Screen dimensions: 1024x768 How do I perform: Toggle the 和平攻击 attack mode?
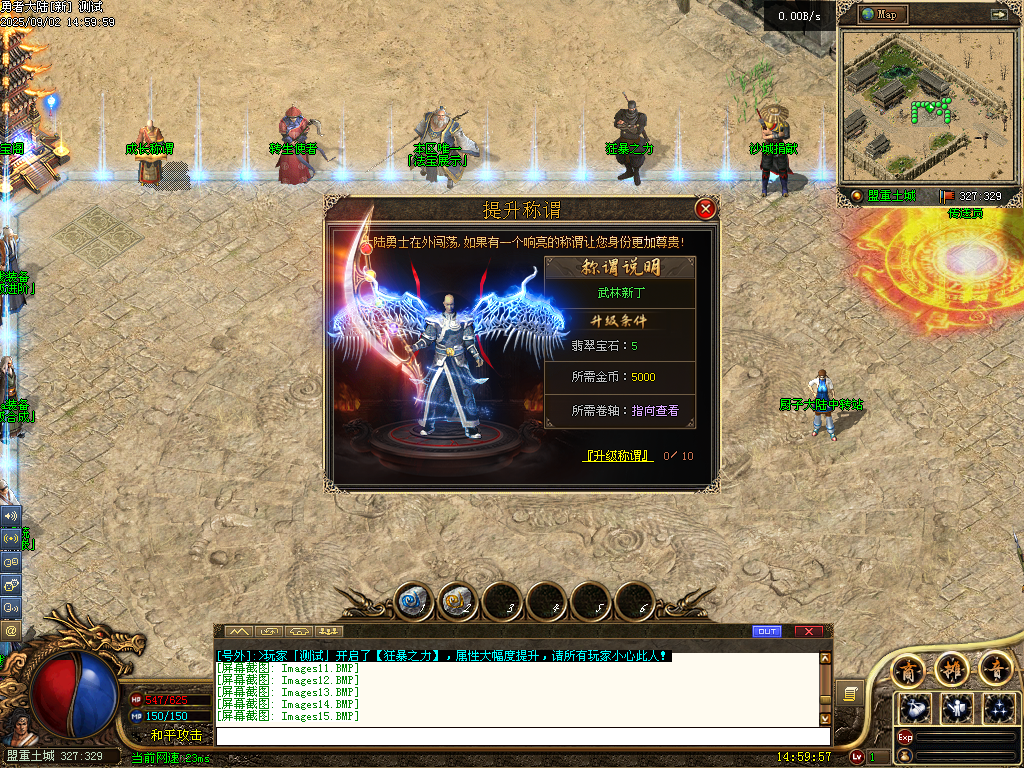tap(176, 735)
